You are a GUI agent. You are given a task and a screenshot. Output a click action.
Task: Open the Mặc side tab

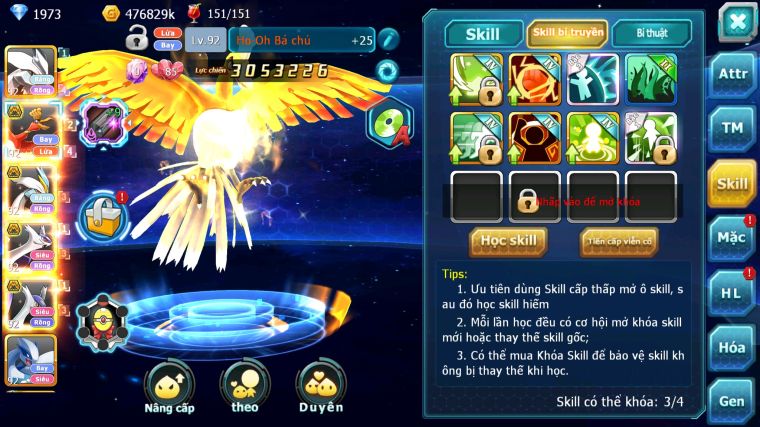pyautogui.click(x=731, y=238)
